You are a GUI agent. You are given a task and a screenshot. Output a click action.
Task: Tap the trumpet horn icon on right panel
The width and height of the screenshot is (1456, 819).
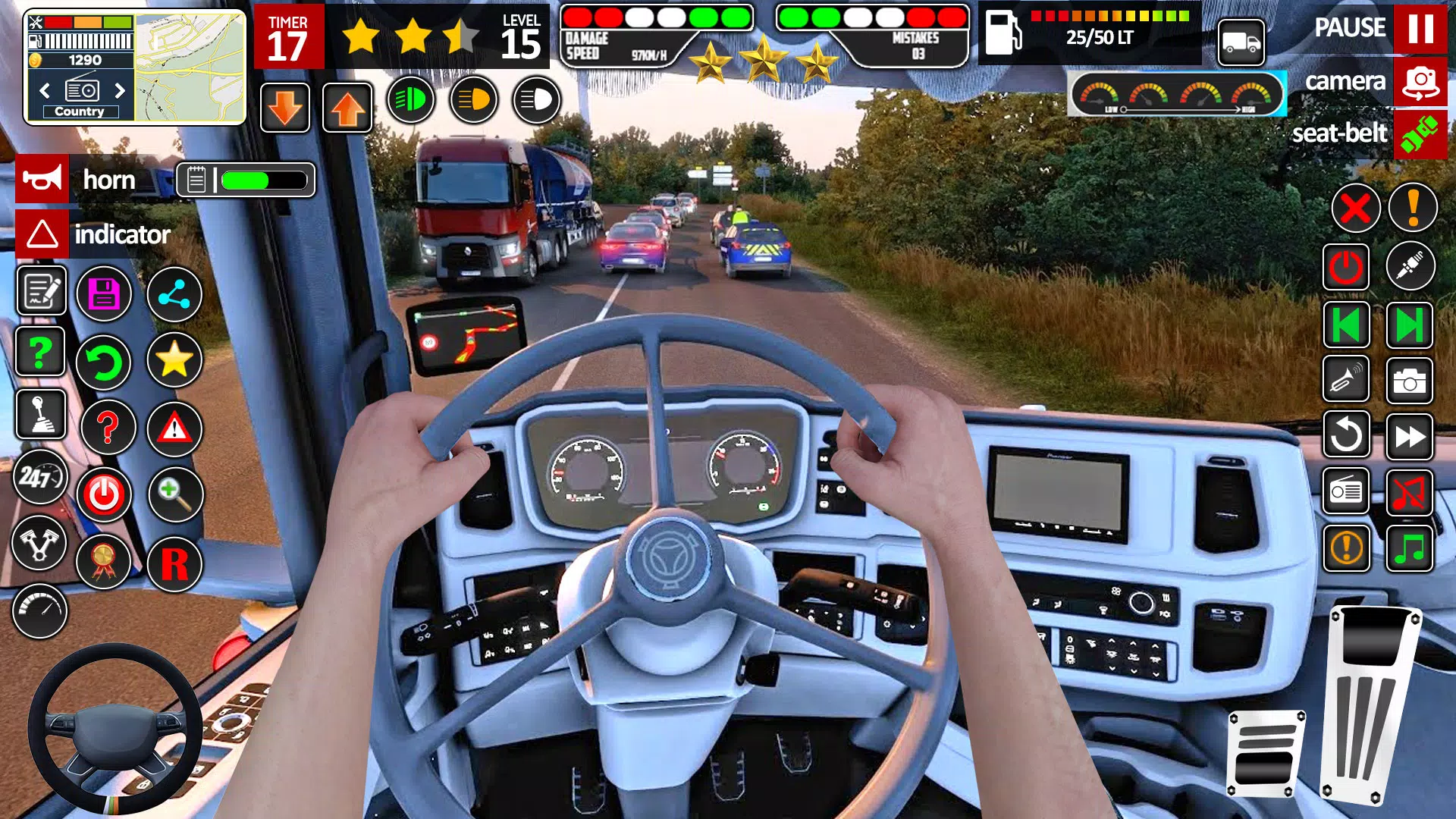(1345, 380)
